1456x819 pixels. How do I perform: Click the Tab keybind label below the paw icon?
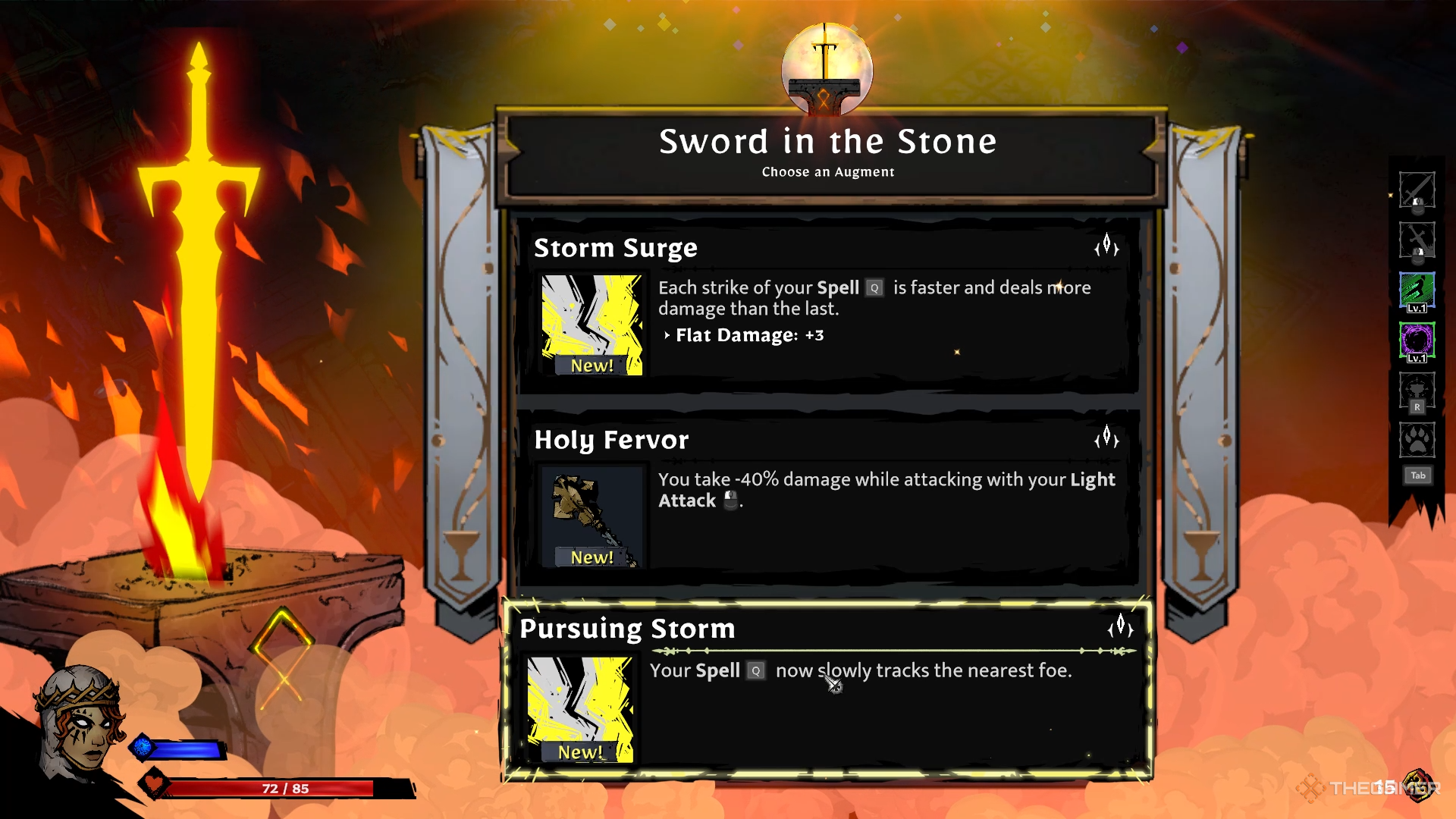pyautogui.click(x=1417, y=475)
